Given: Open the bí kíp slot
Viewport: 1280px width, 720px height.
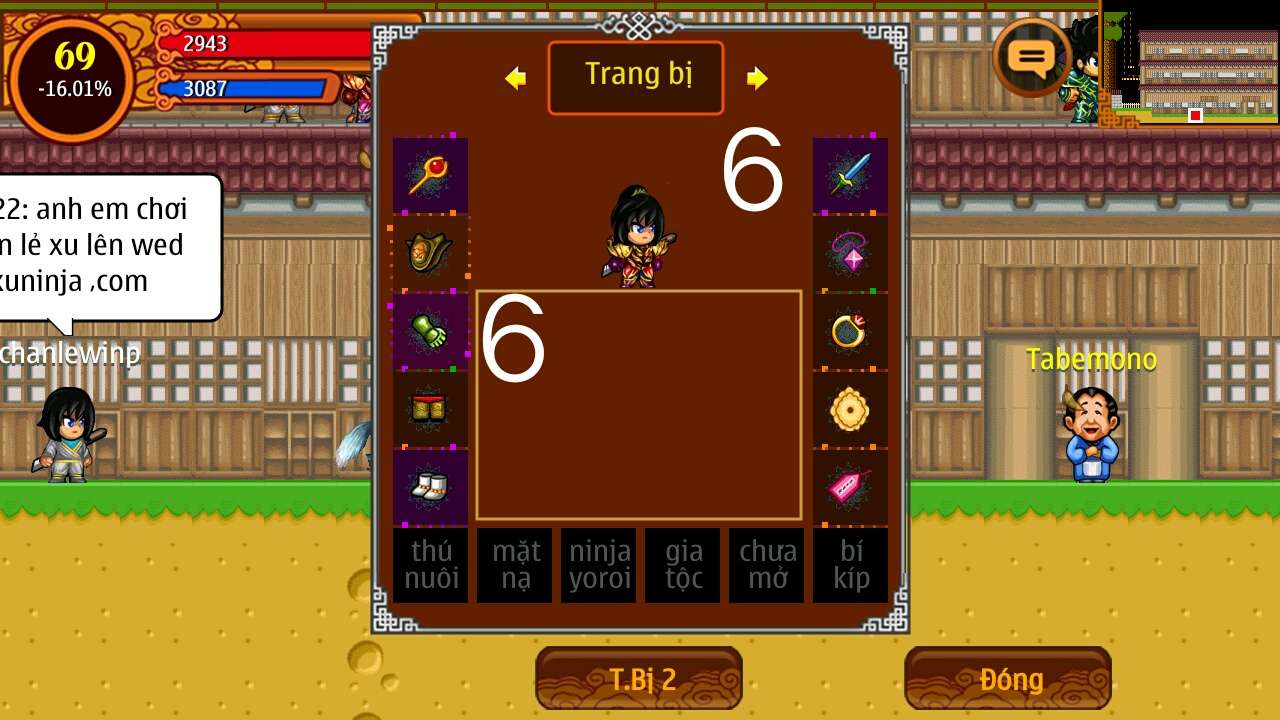Looking at the screenshot, I should 850,565.
